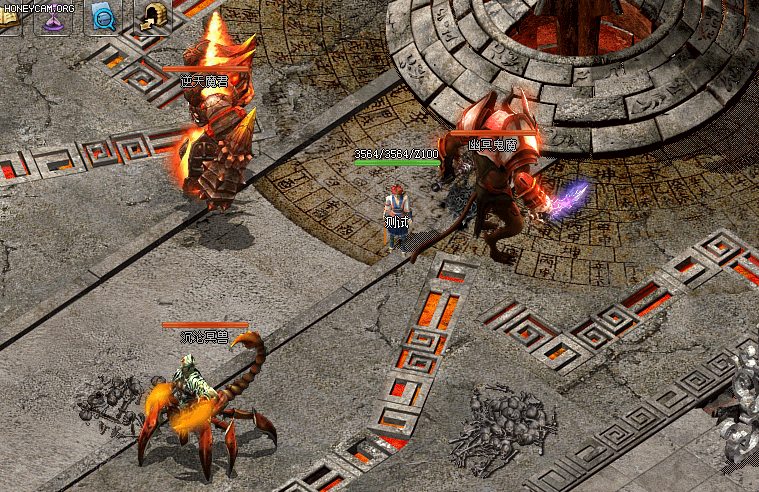Open the blue magnifying glass search icon

tap(103, 17)
